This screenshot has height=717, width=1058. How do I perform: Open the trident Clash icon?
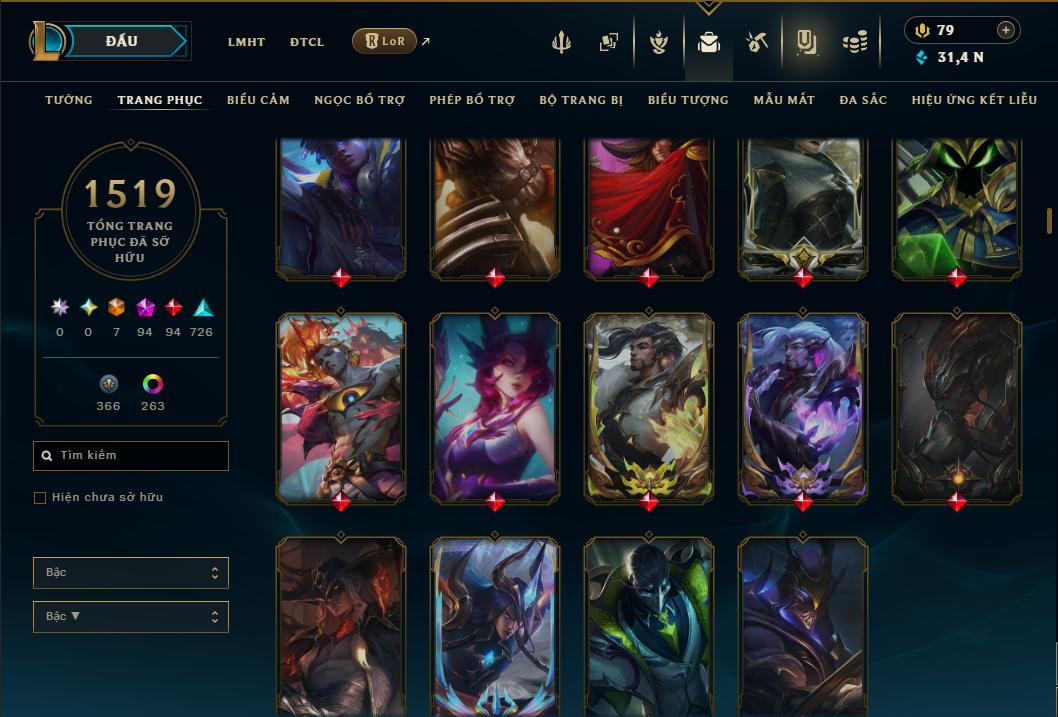(561, 42)
